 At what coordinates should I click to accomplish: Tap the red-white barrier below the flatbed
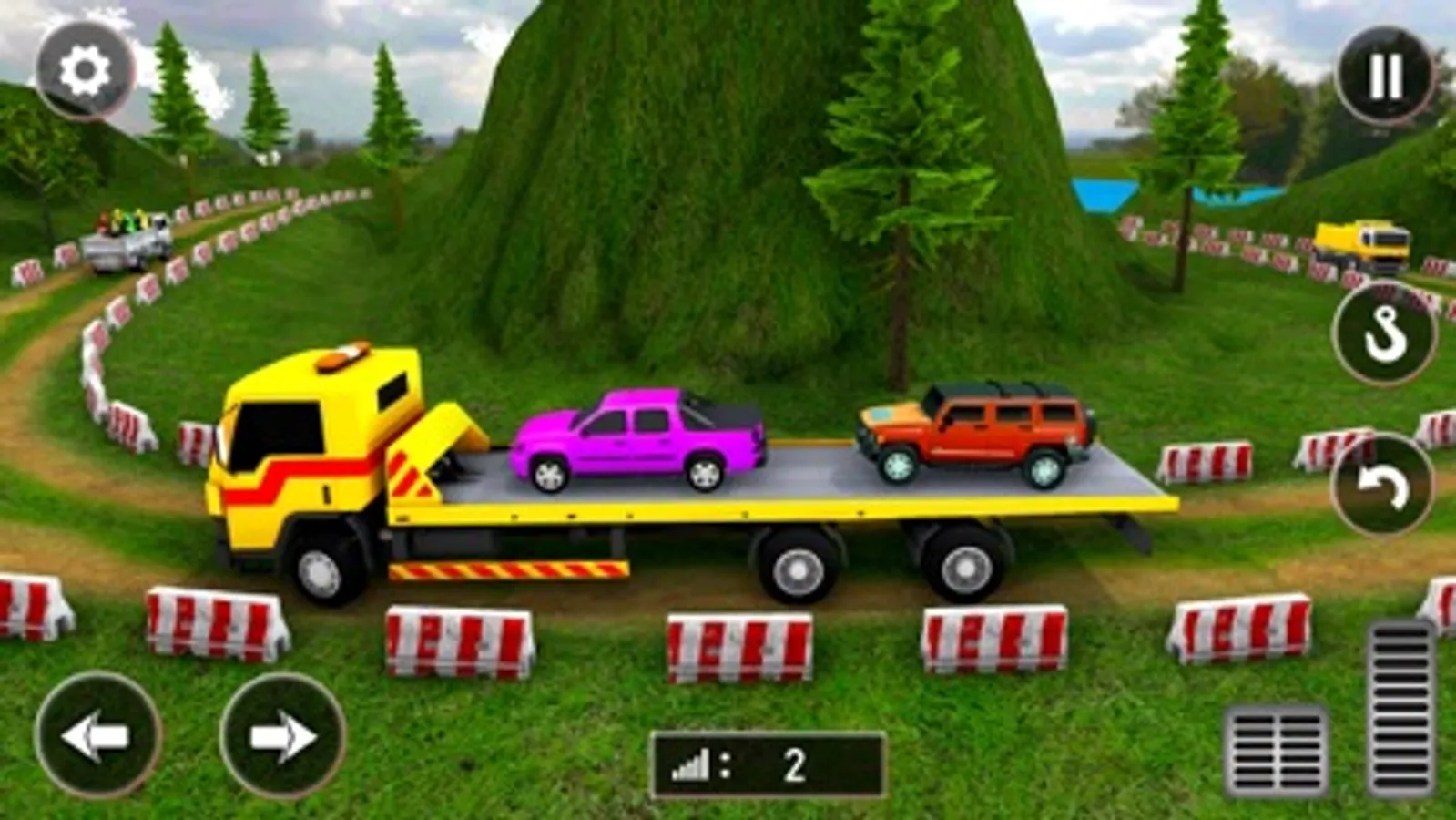click(x=738, y=647)
